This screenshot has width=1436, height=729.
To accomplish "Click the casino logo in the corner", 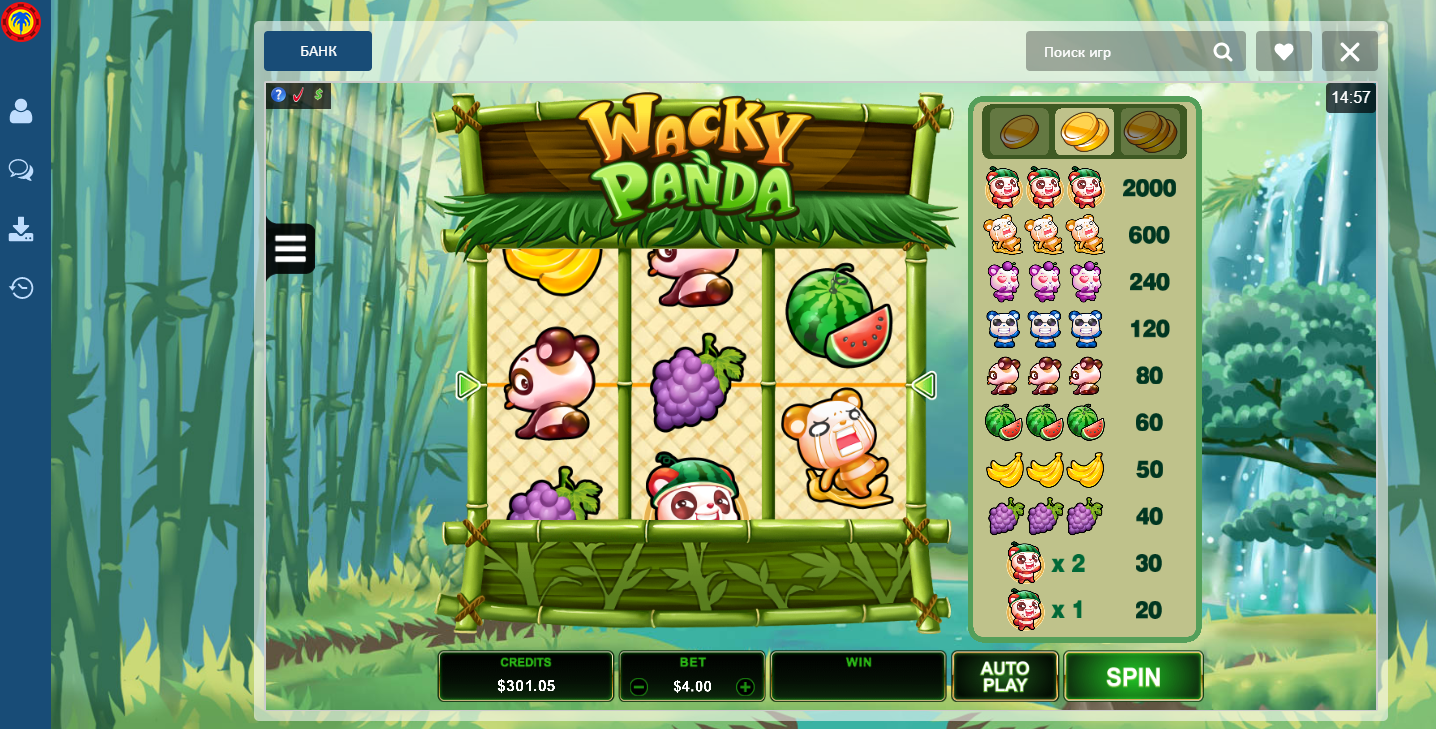I will tap(21, 22).
